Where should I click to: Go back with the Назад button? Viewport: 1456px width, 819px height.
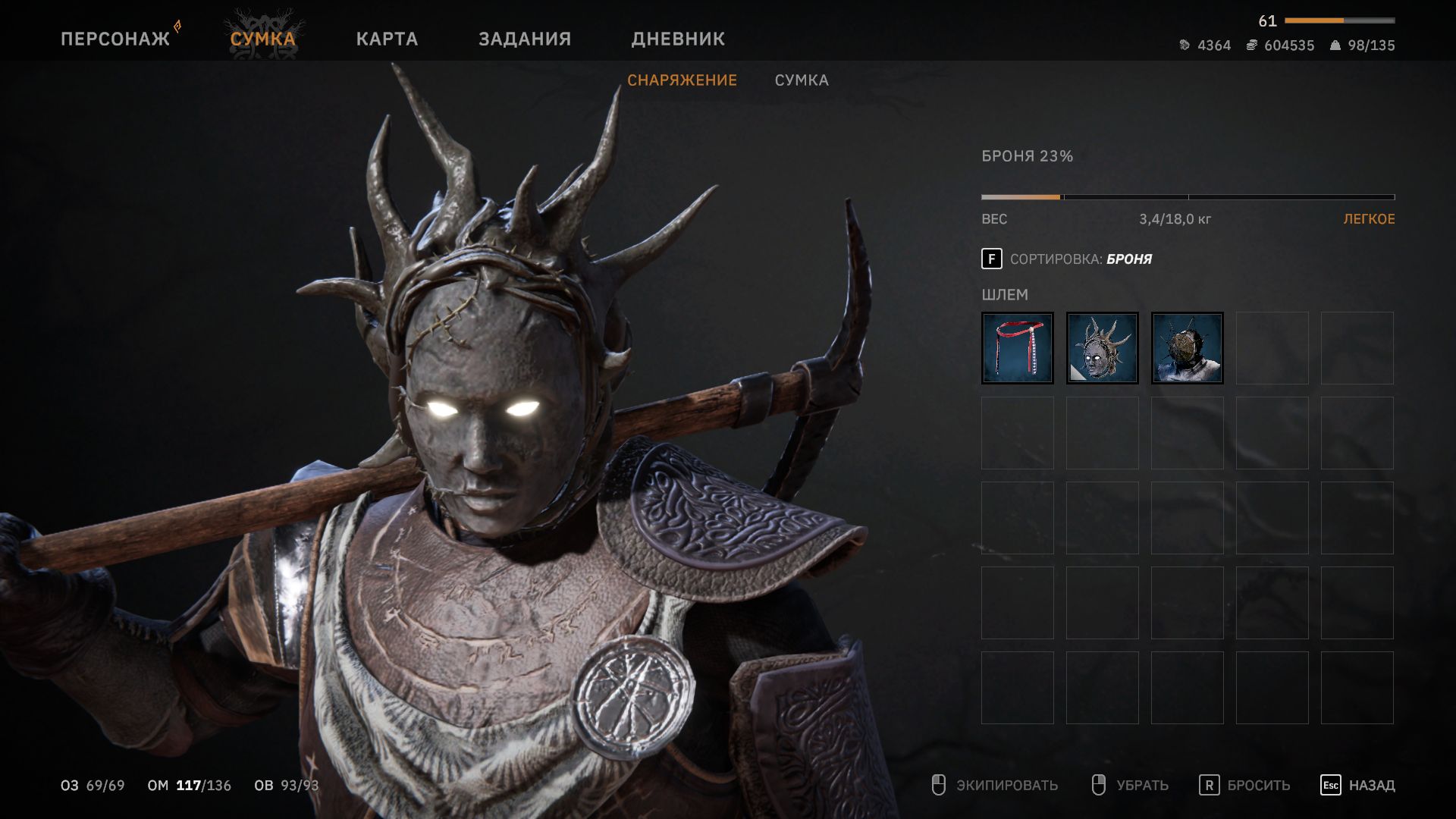click(1357, 785)
